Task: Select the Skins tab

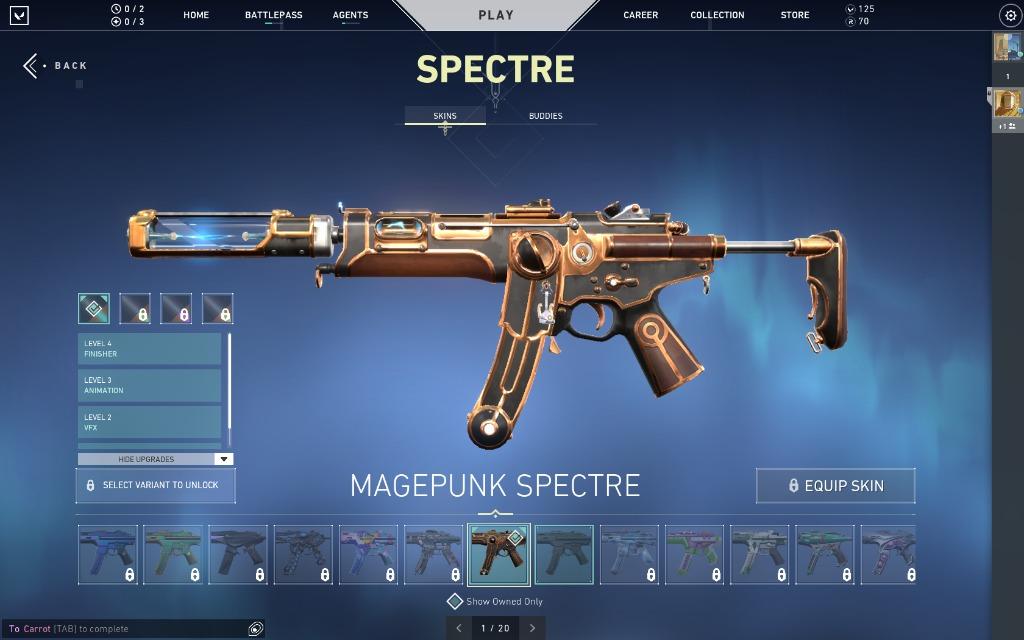Action: pyautogui.click(x=445, y=116)
